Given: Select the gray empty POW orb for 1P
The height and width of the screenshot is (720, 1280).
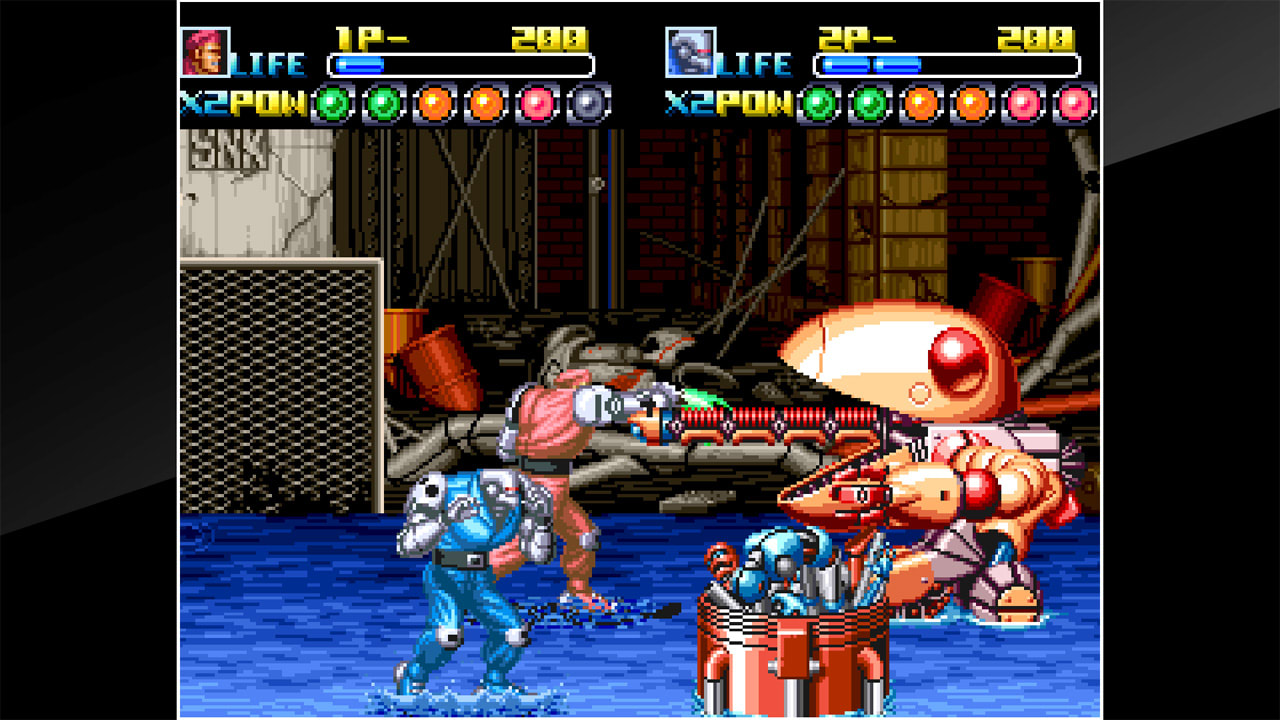Looking at the screenshot, I should pos(586,102).
